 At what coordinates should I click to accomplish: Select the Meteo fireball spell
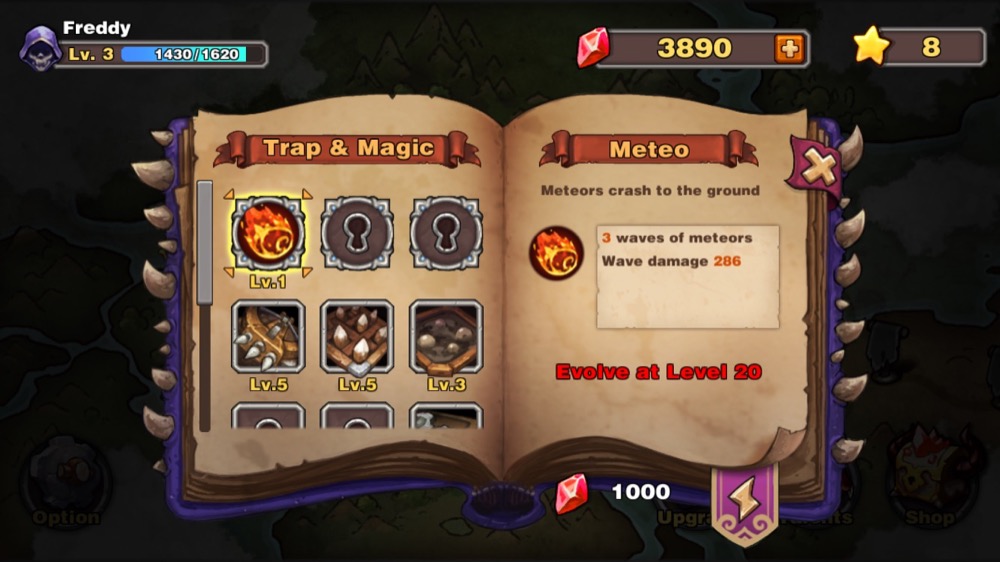click(x=268, y=233)
